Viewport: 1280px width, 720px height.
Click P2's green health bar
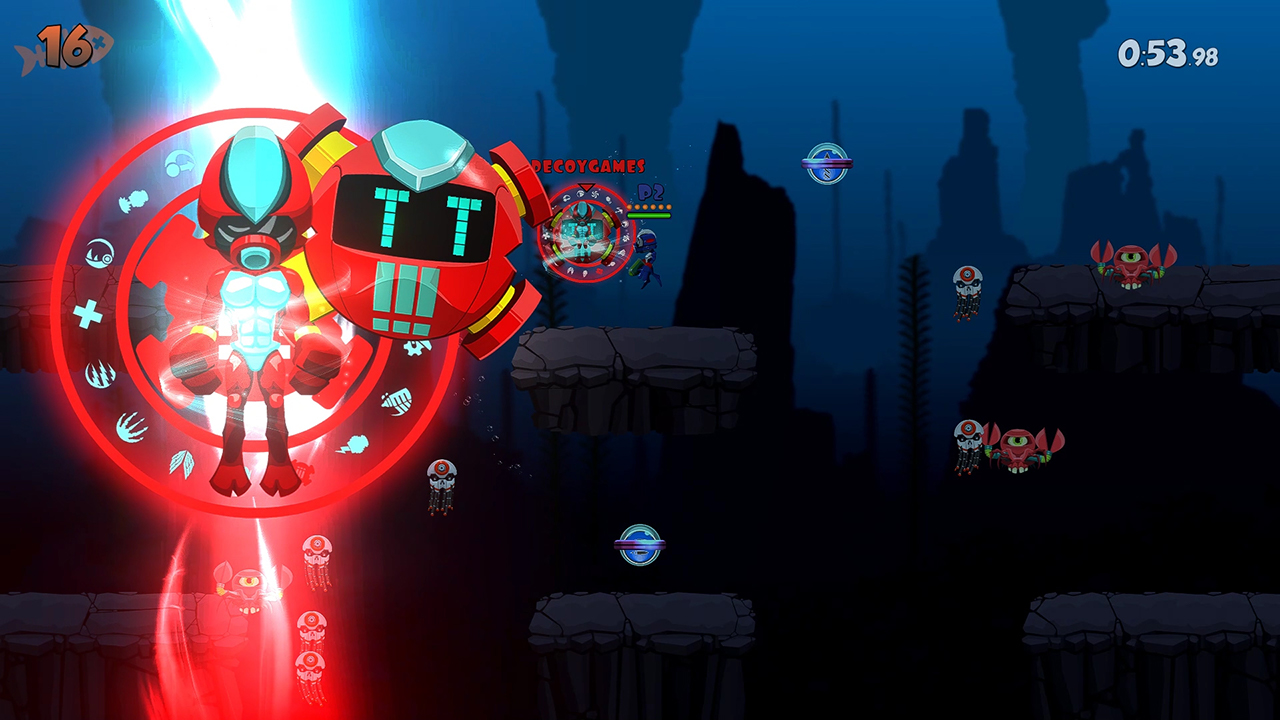(x=648, y=215)
